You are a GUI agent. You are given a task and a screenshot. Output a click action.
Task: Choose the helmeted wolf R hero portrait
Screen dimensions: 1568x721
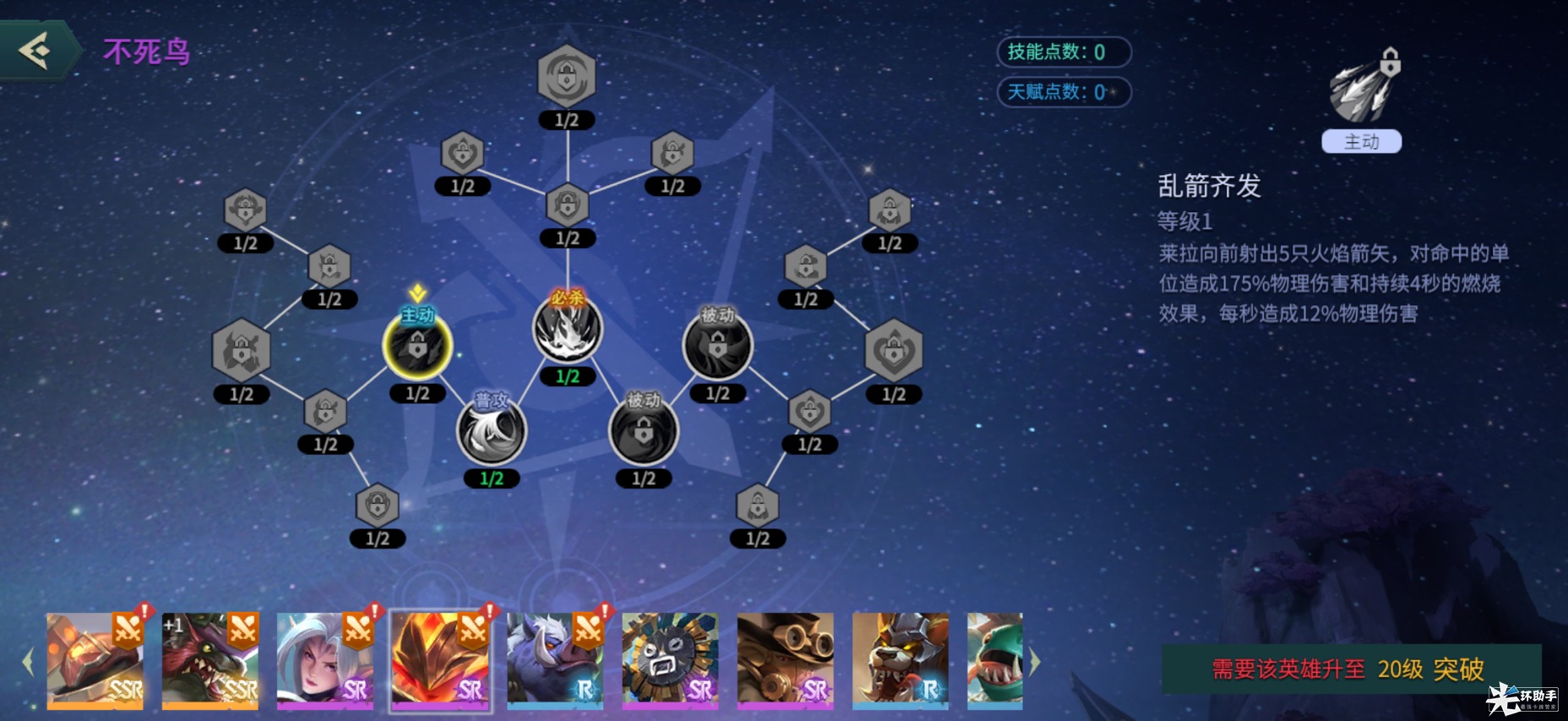(900, 660)
